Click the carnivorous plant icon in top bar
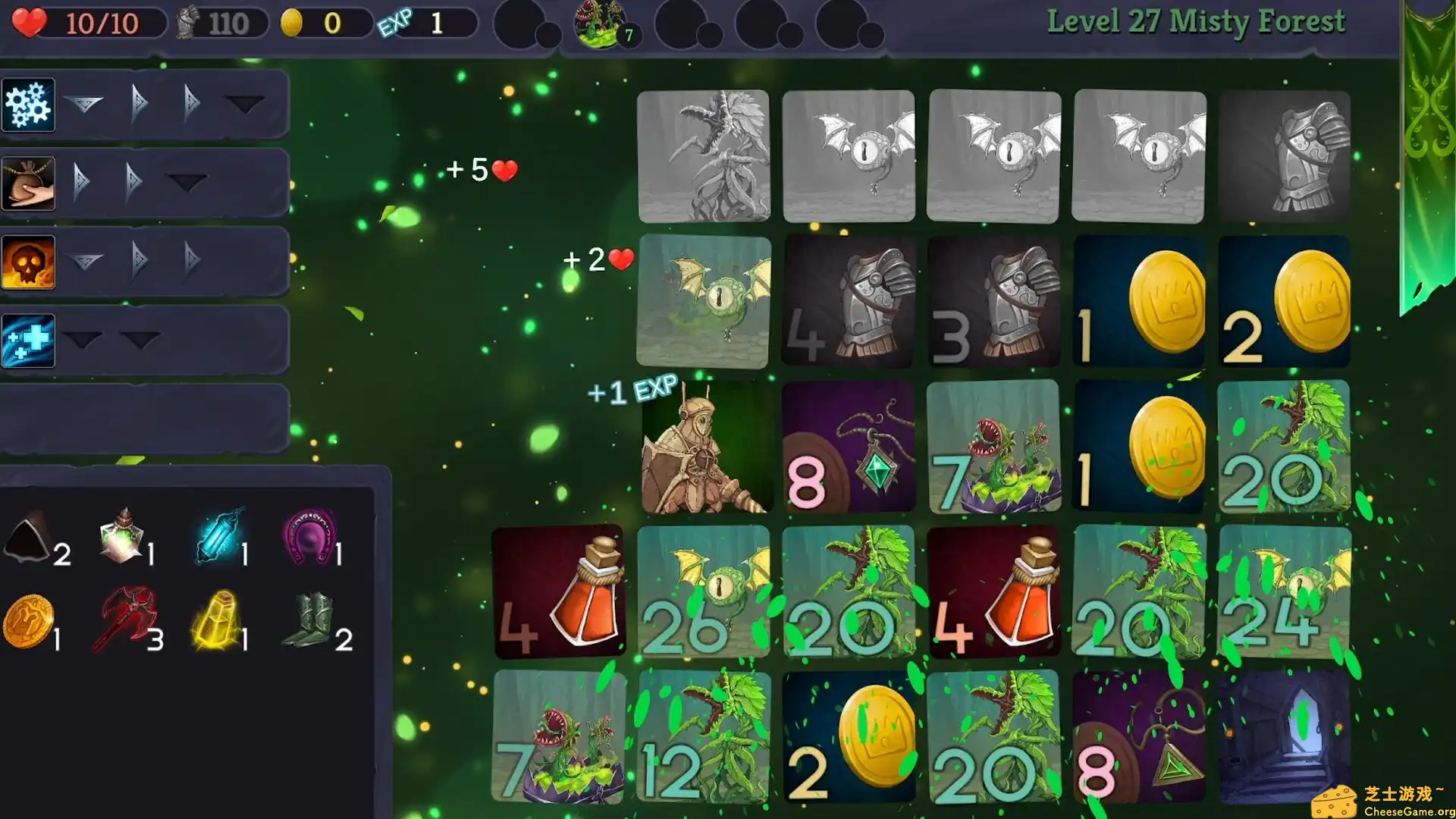The image size is (1456, 819). (x=601, y=24)
